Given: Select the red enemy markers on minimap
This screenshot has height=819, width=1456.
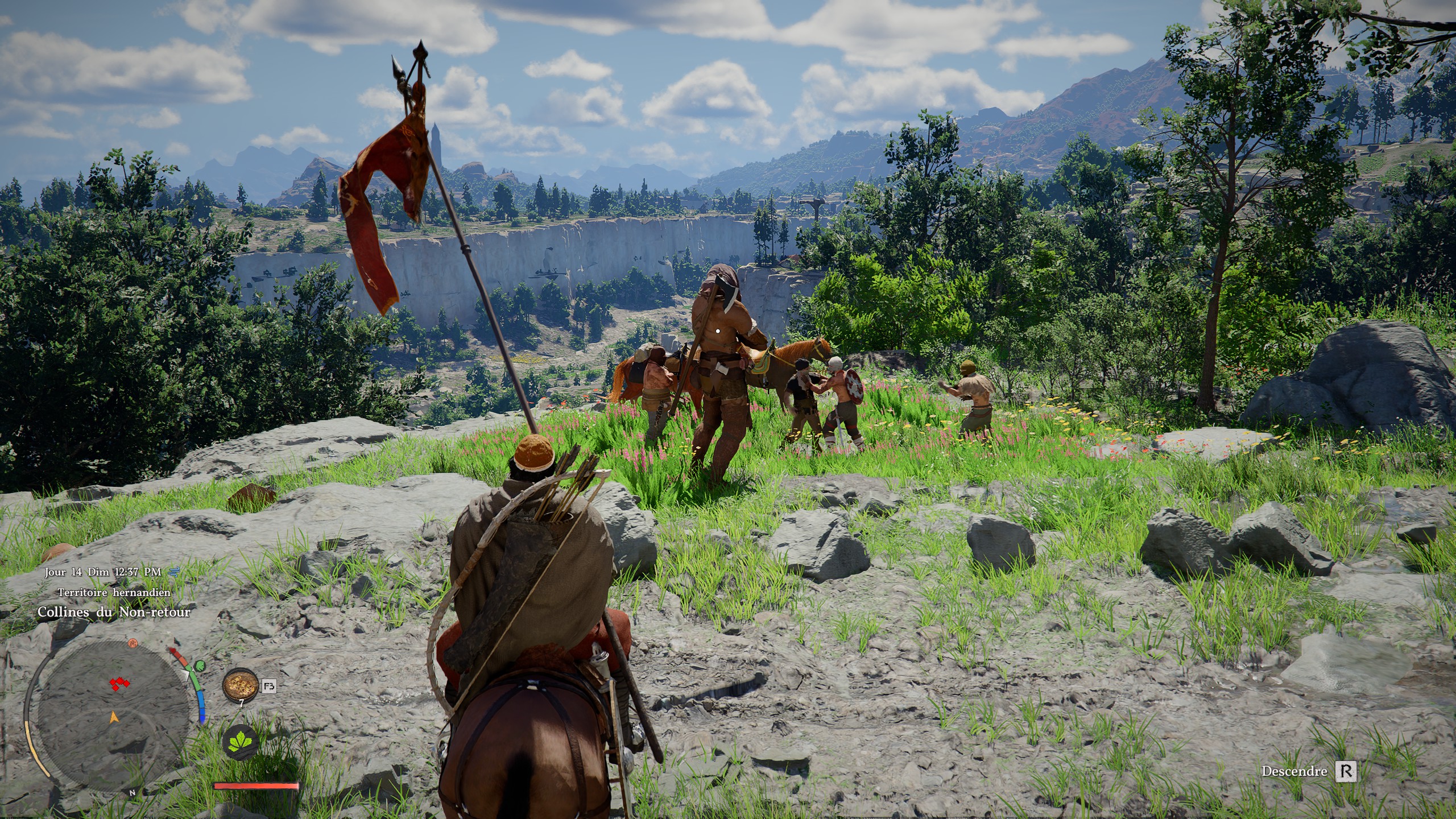Looking at the screenshot, I should (119, 683).
